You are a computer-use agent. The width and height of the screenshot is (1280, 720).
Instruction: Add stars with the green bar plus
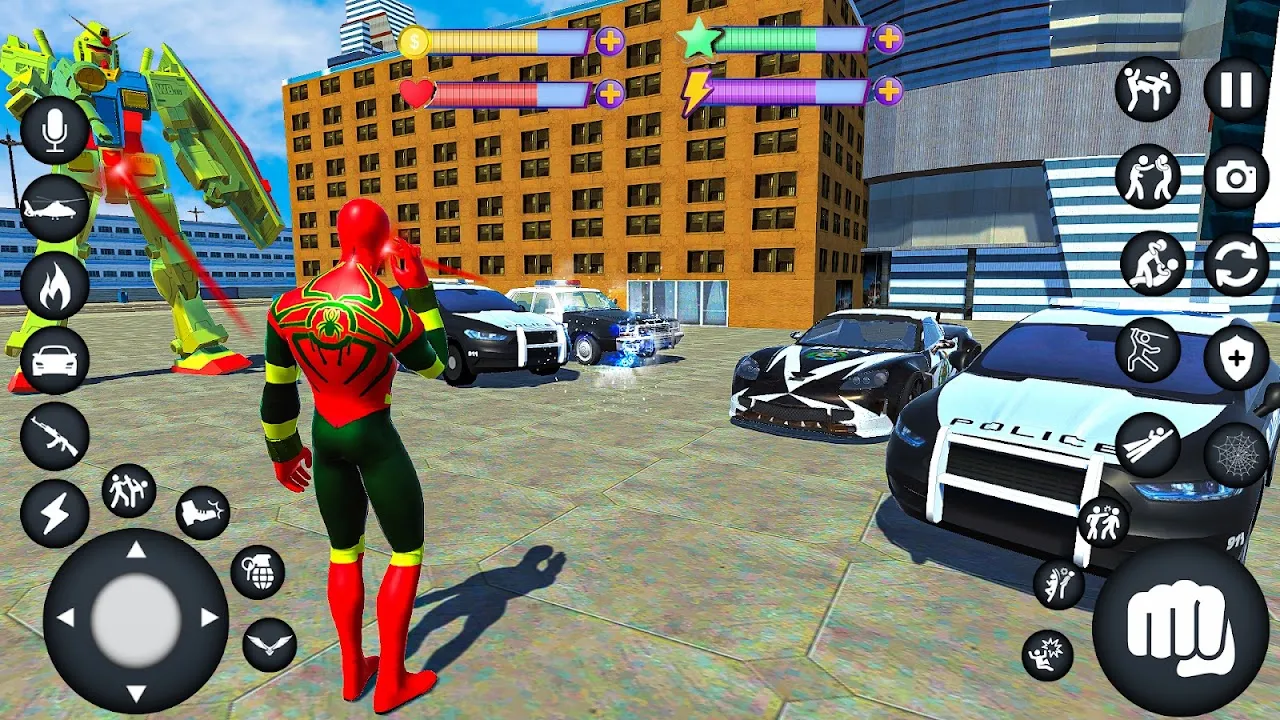[x=888, y=39]
